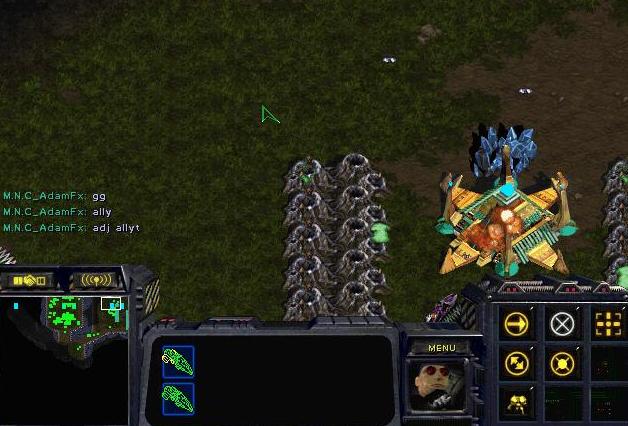The width and height of the screenshot is (628, 426).
Task: Select the Stop command icon
Action: coord(564,324)
